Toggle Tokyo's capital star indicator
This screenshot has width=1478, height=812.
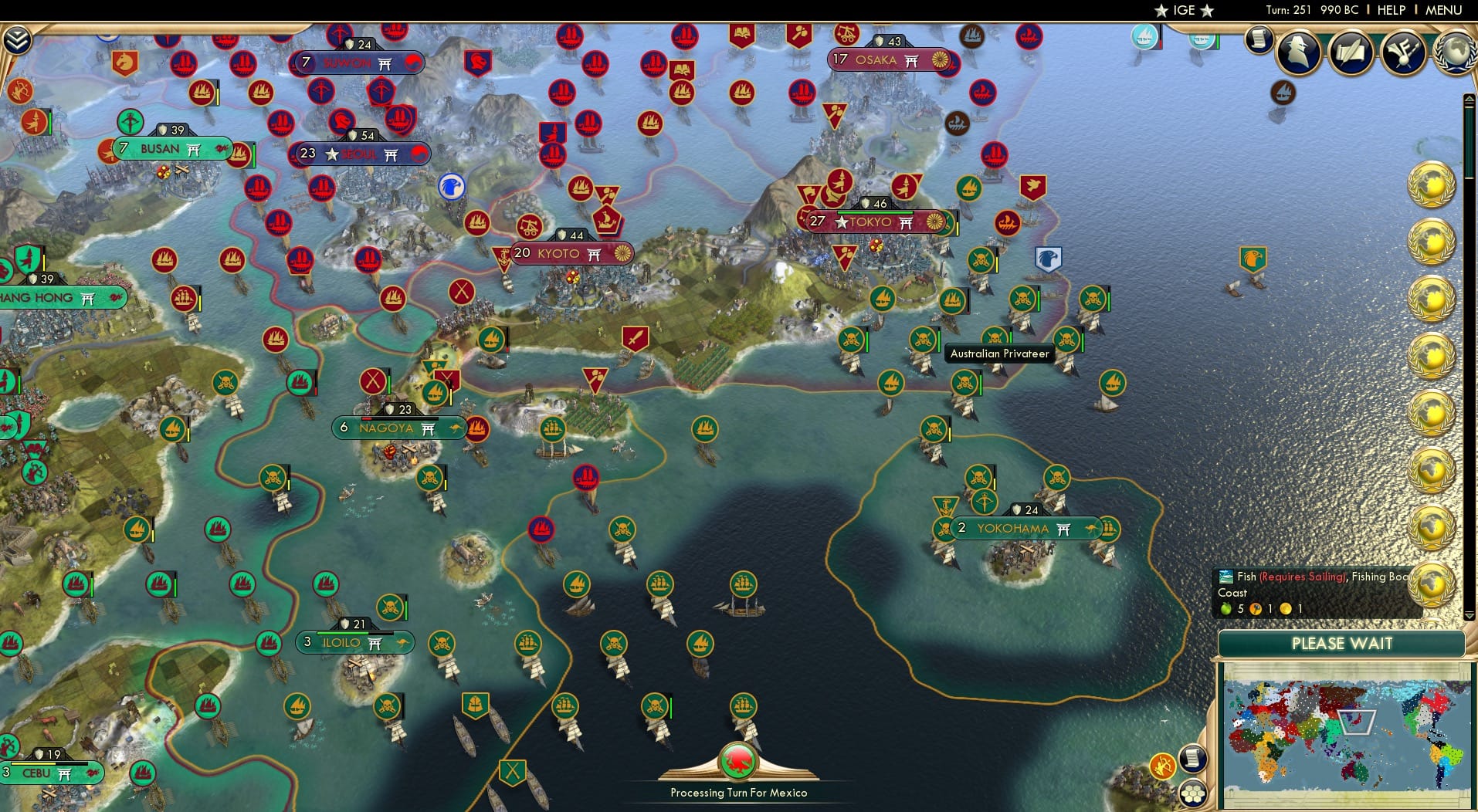click(840, 222)
